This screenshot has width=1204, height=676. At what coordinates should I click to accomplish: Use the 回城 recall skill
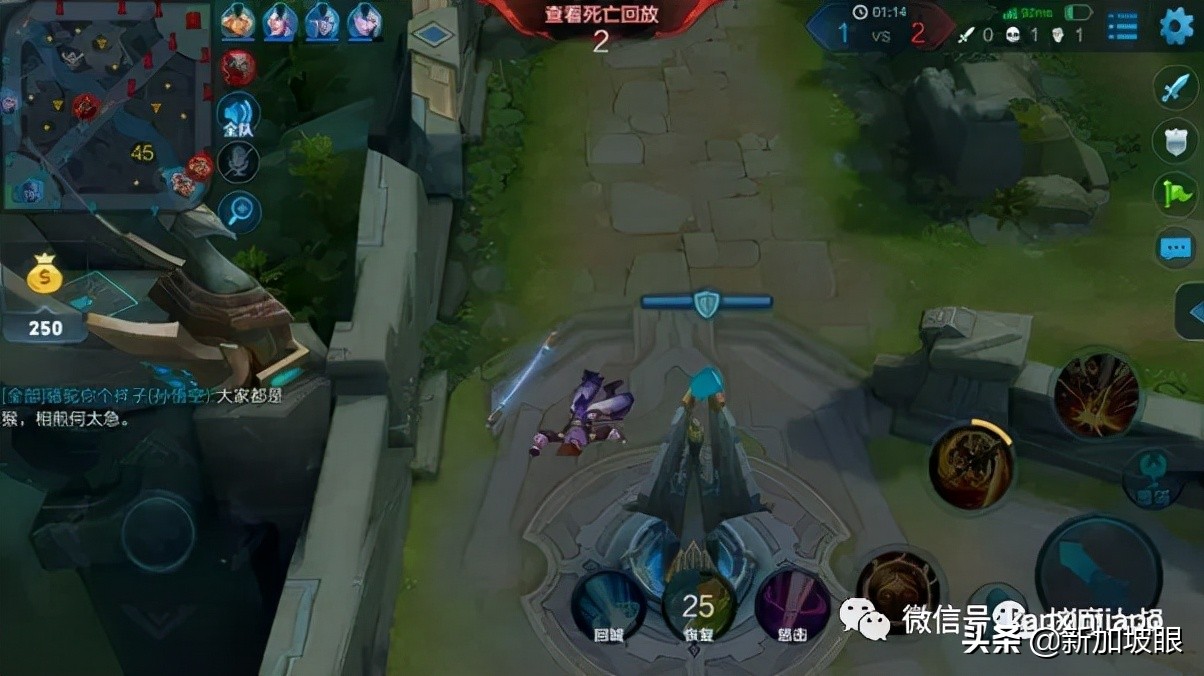[x=607, y=604]
